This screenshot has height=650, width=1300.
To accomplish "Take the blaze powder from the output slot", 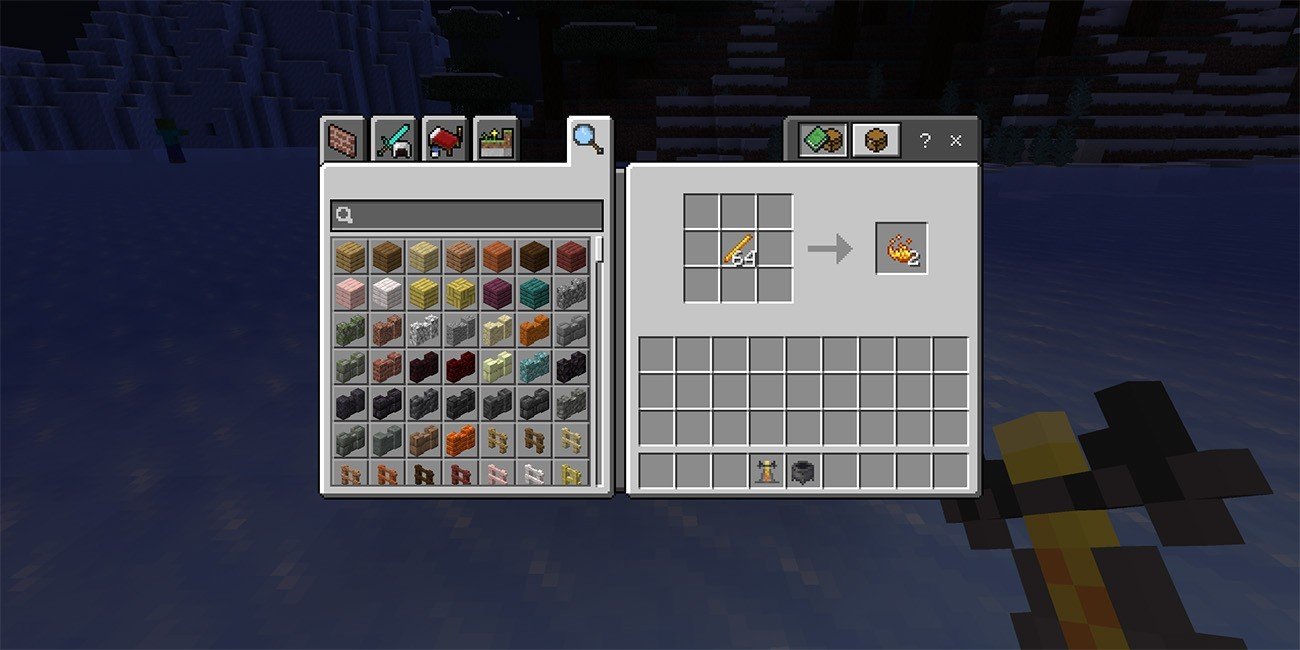I will [901, 248].
